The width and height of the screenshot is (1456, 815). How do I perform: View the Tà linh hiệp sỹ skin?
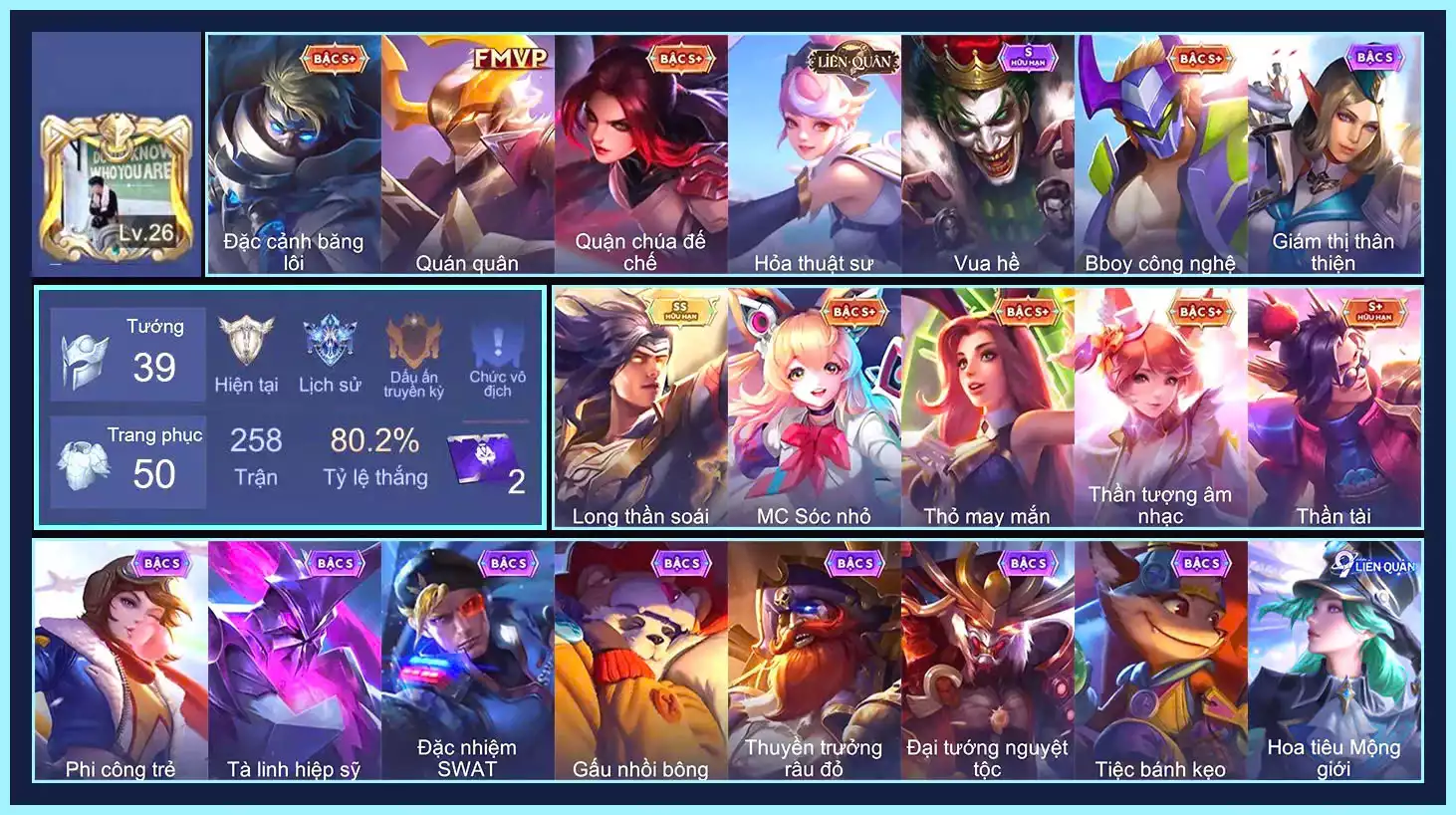294,661
